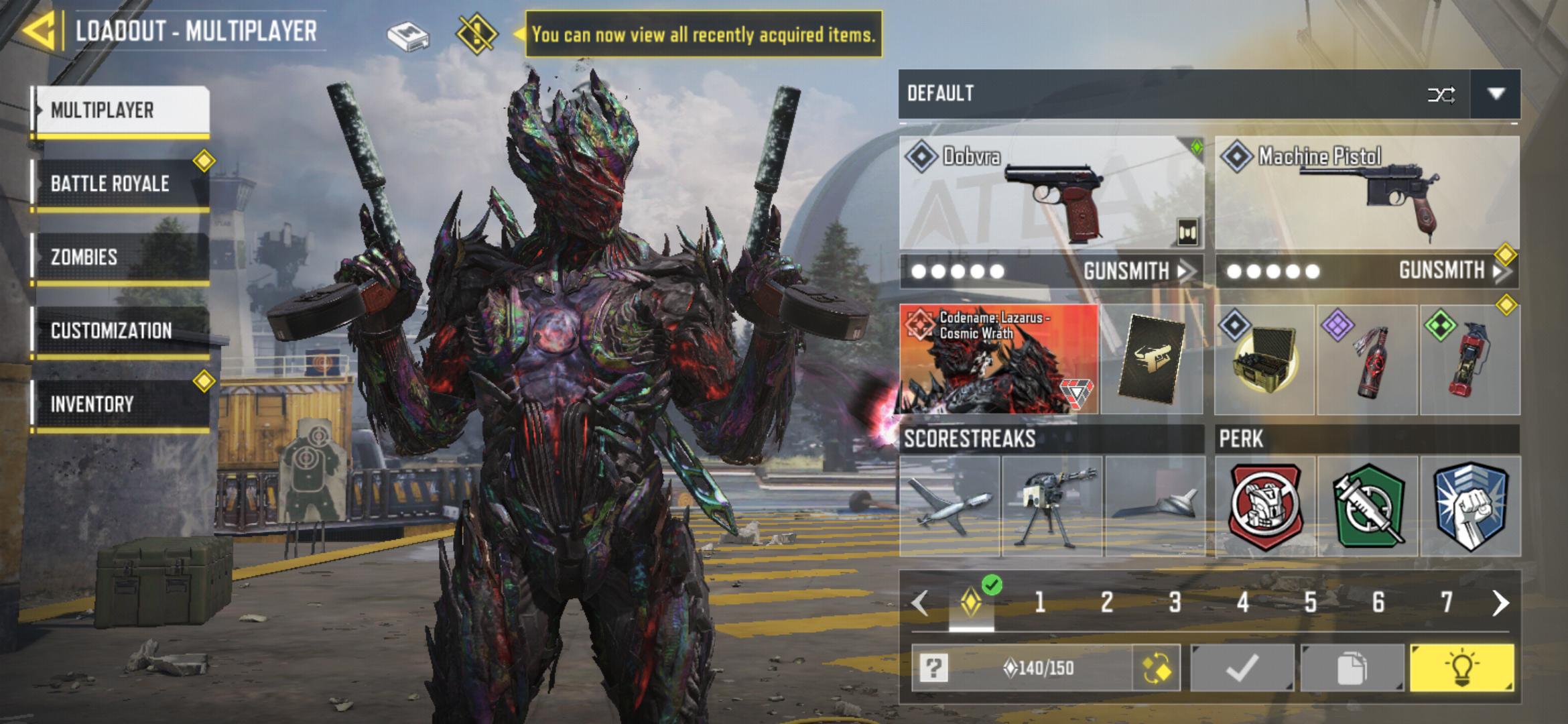1568x724 pixels.
Task: Select the red perk slot
Action: [1265, 507]
